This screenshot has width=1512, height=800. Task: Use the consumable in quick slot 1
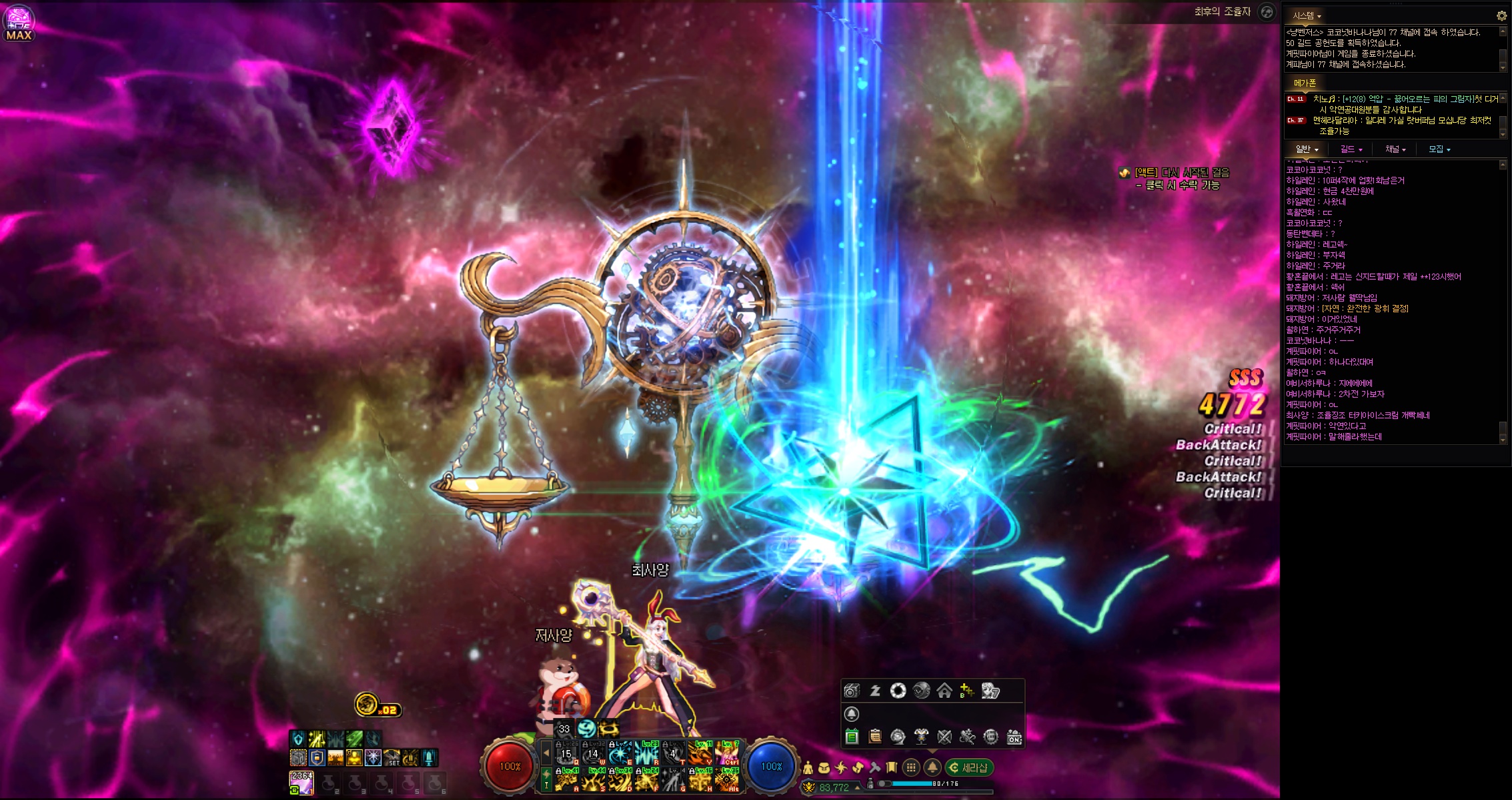coord(302,783)
